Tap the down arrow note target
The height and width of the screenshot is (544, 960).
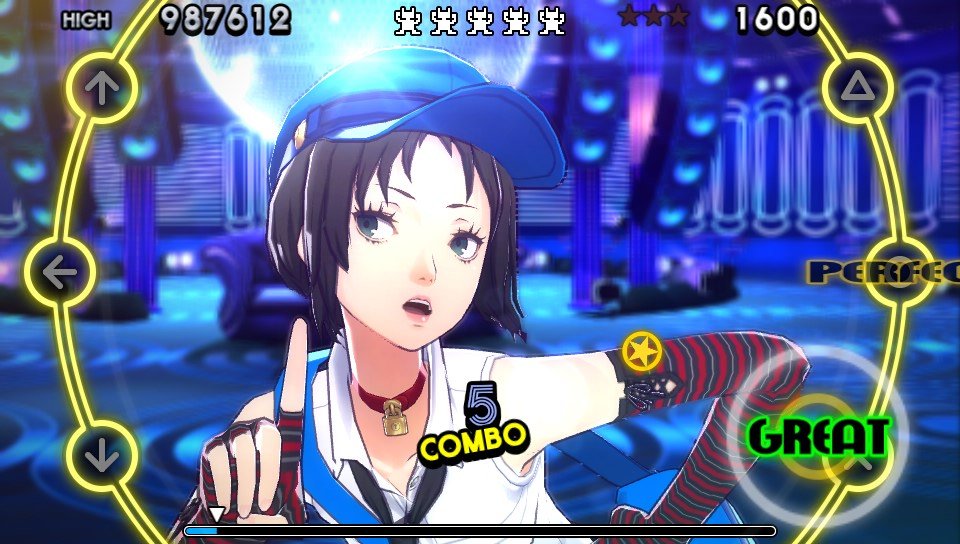pyautogui.click(x=101, y=456)
